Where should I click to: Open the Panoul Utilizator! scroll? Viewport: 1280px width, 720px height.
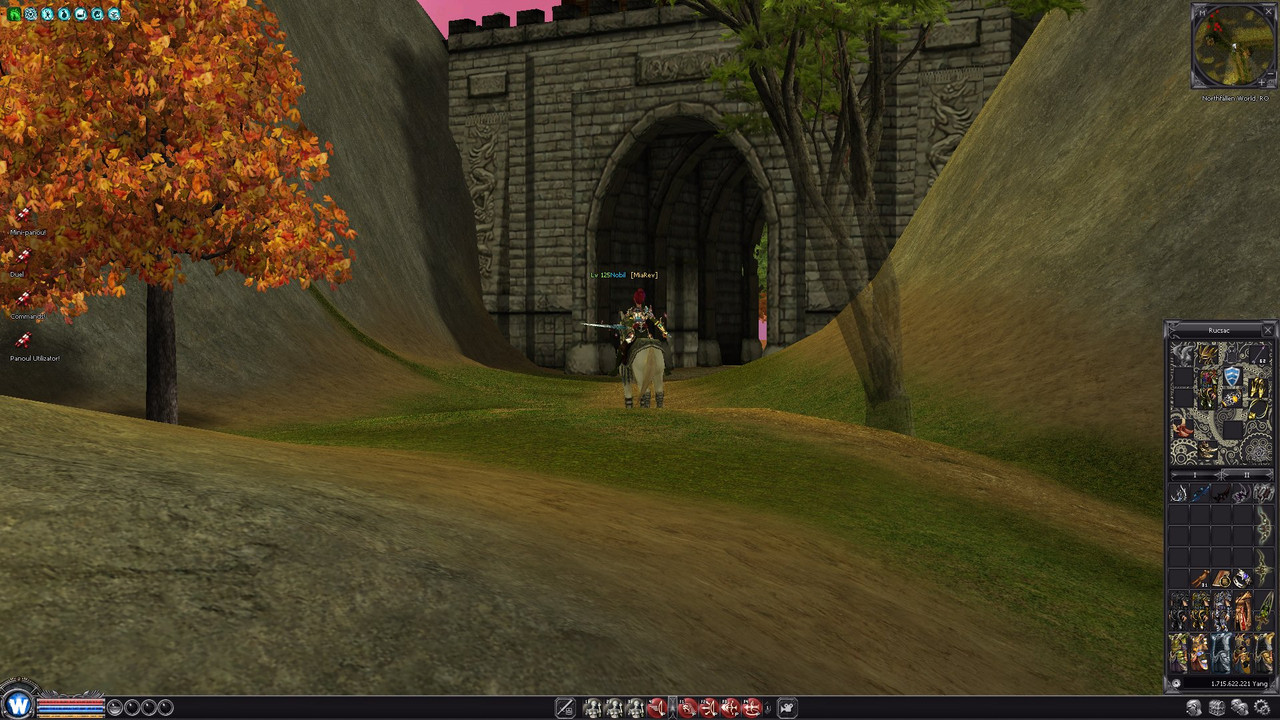22,343
